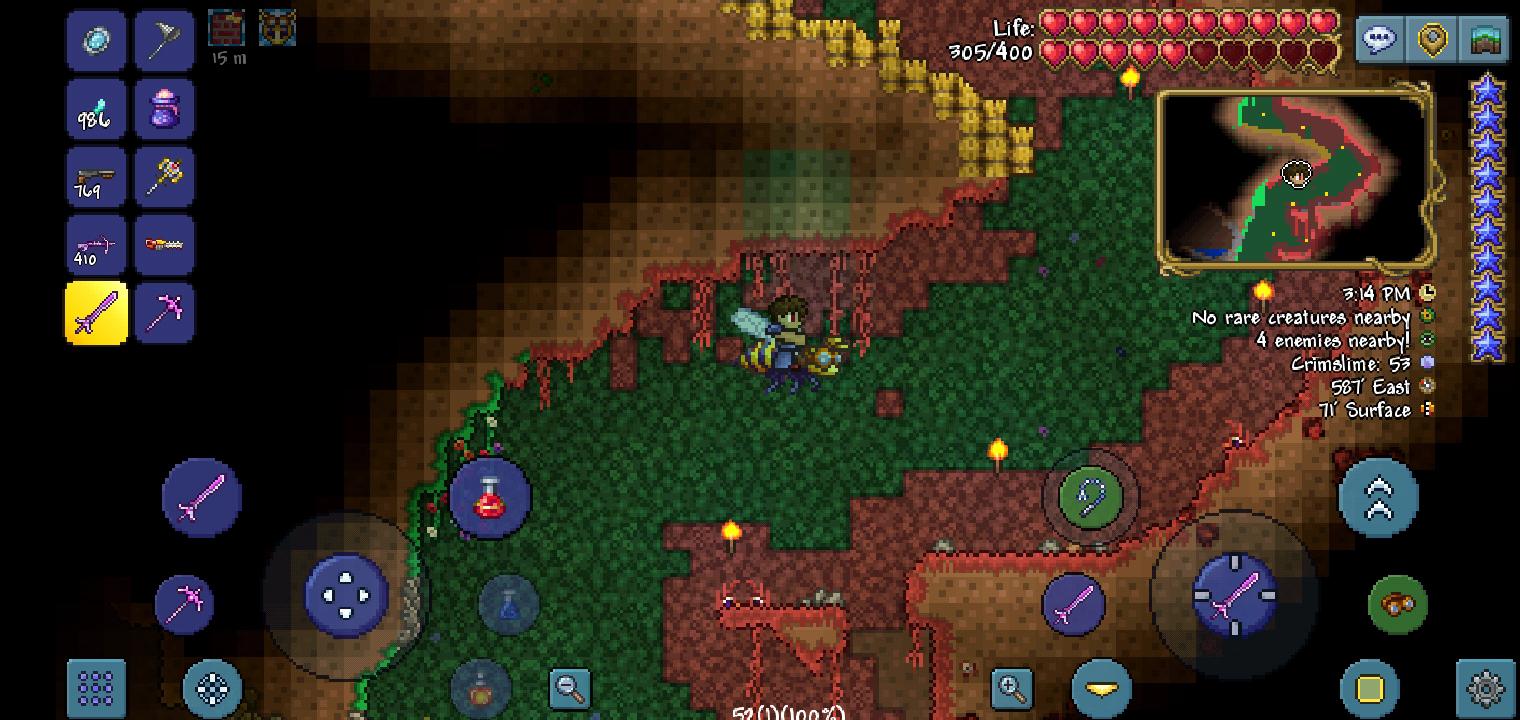Tap the red healing potion quick-heal button
This screenshot has height=720, width=1520.
[x=489, y=497]
